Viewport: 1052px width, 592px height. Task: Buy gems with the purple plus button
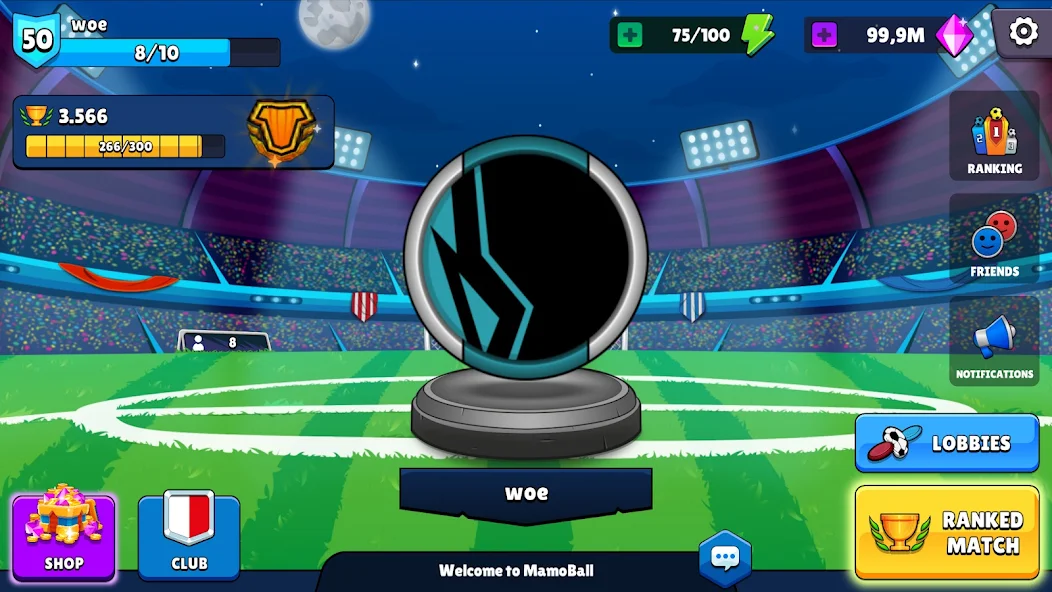[824, 36]
